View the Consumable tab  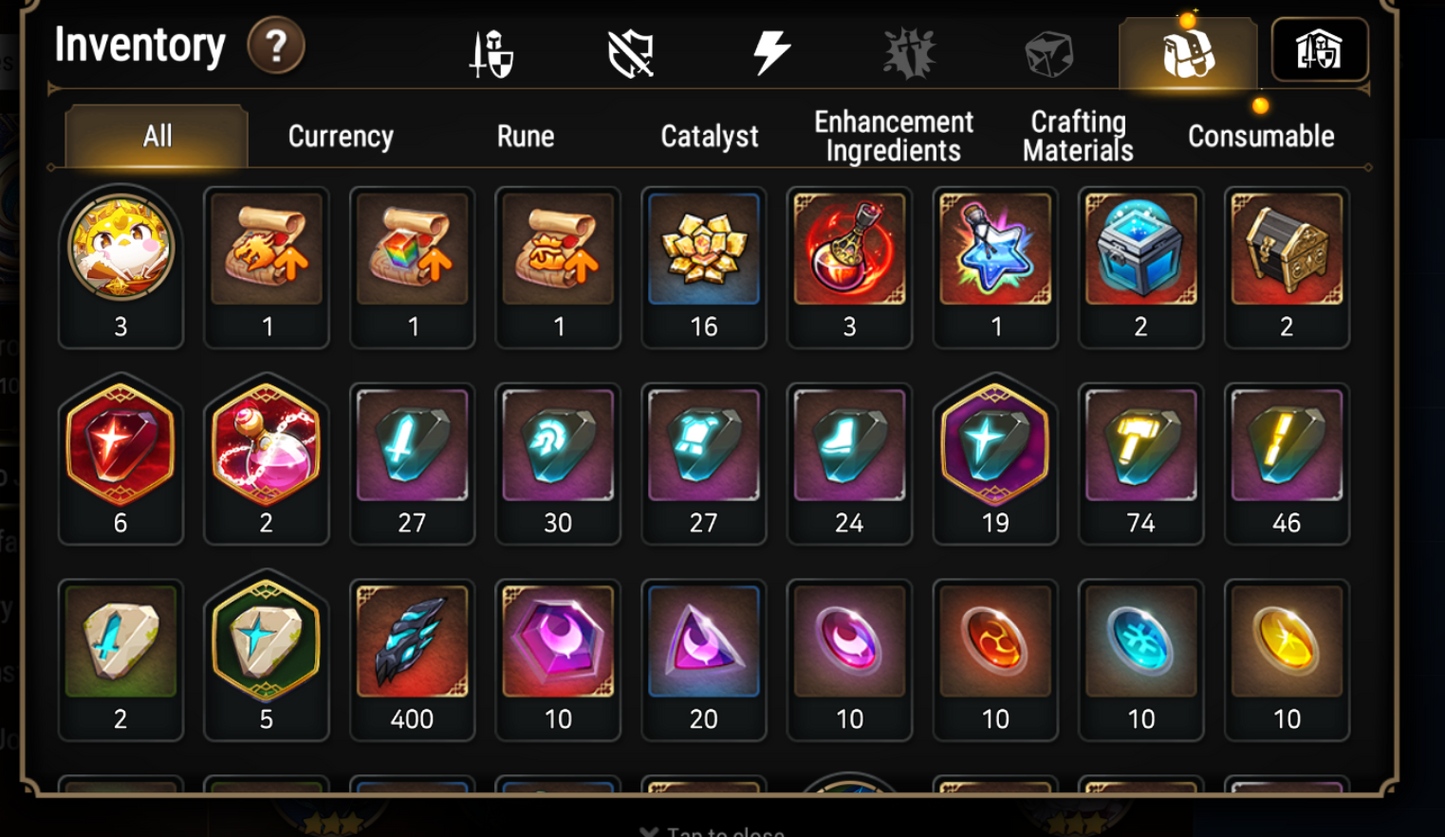[x=1260, y=136]
